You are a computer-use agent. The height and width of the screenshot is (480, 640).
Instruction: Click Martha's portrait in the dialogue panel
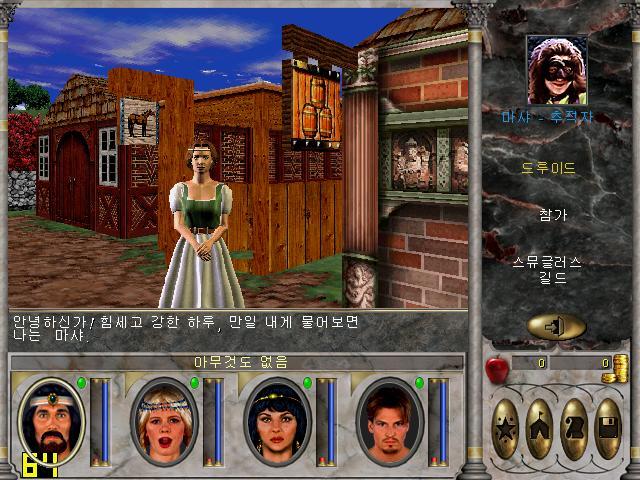pyautogui.click(x=556, y=70)
